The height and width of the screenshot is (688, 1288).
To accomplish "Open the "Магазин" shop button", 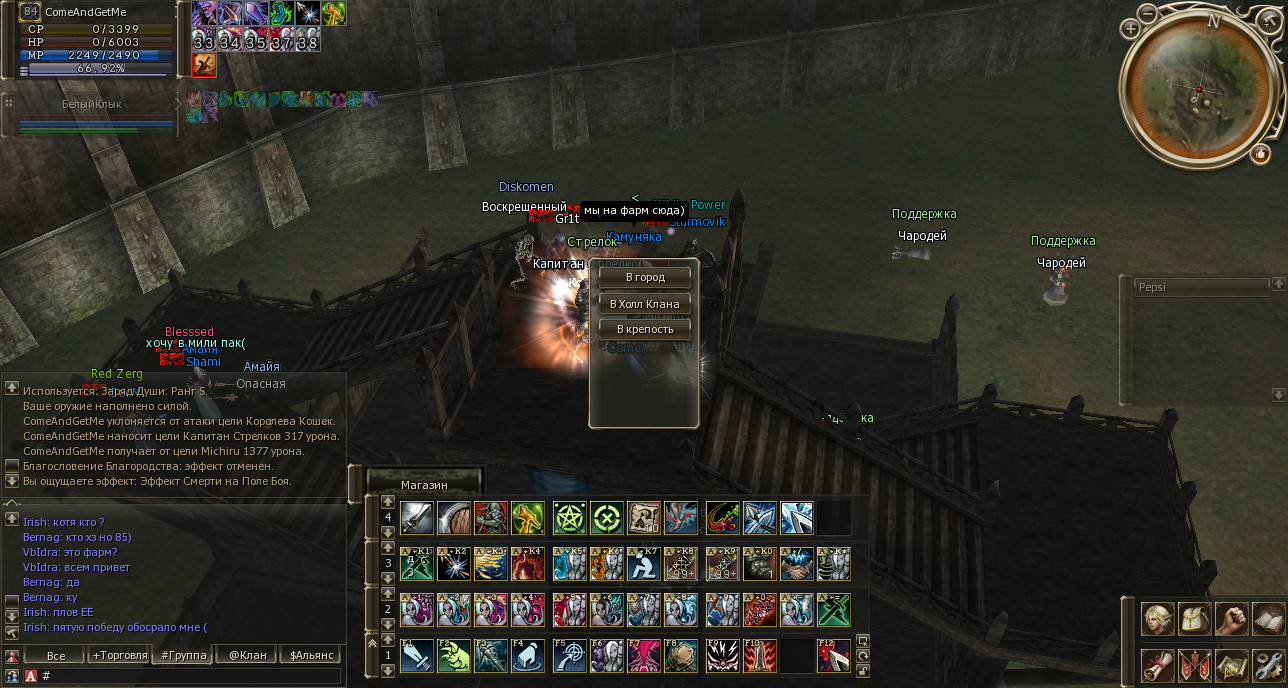I will click(424, 485).
